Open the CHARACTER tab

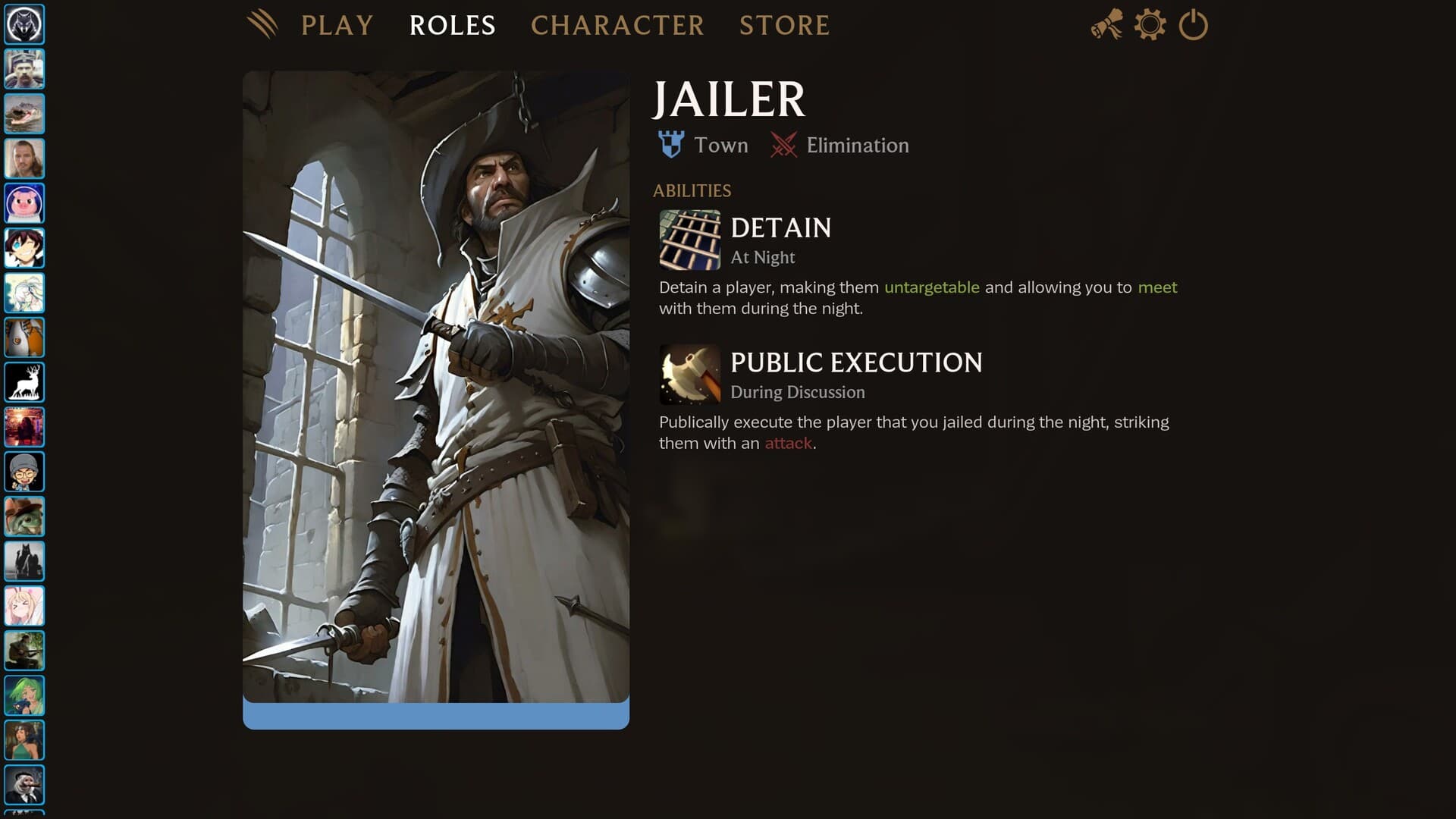[617, 26]
